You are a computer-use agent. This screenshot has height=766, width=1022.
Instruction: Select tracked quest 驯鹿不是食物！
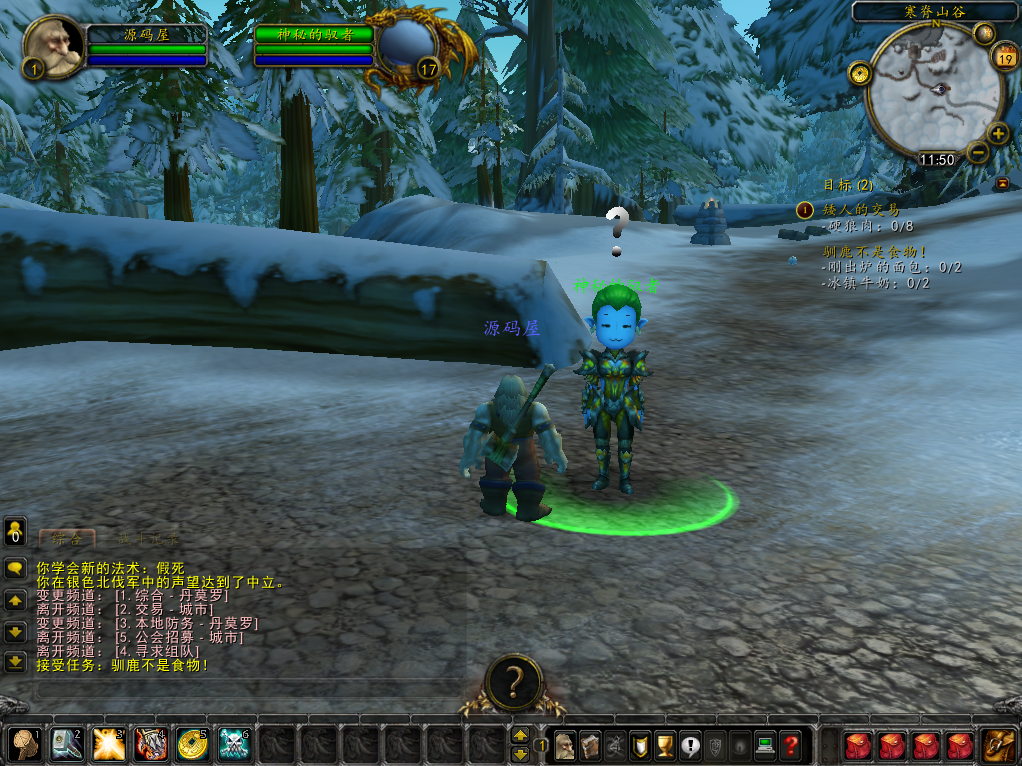875,252
